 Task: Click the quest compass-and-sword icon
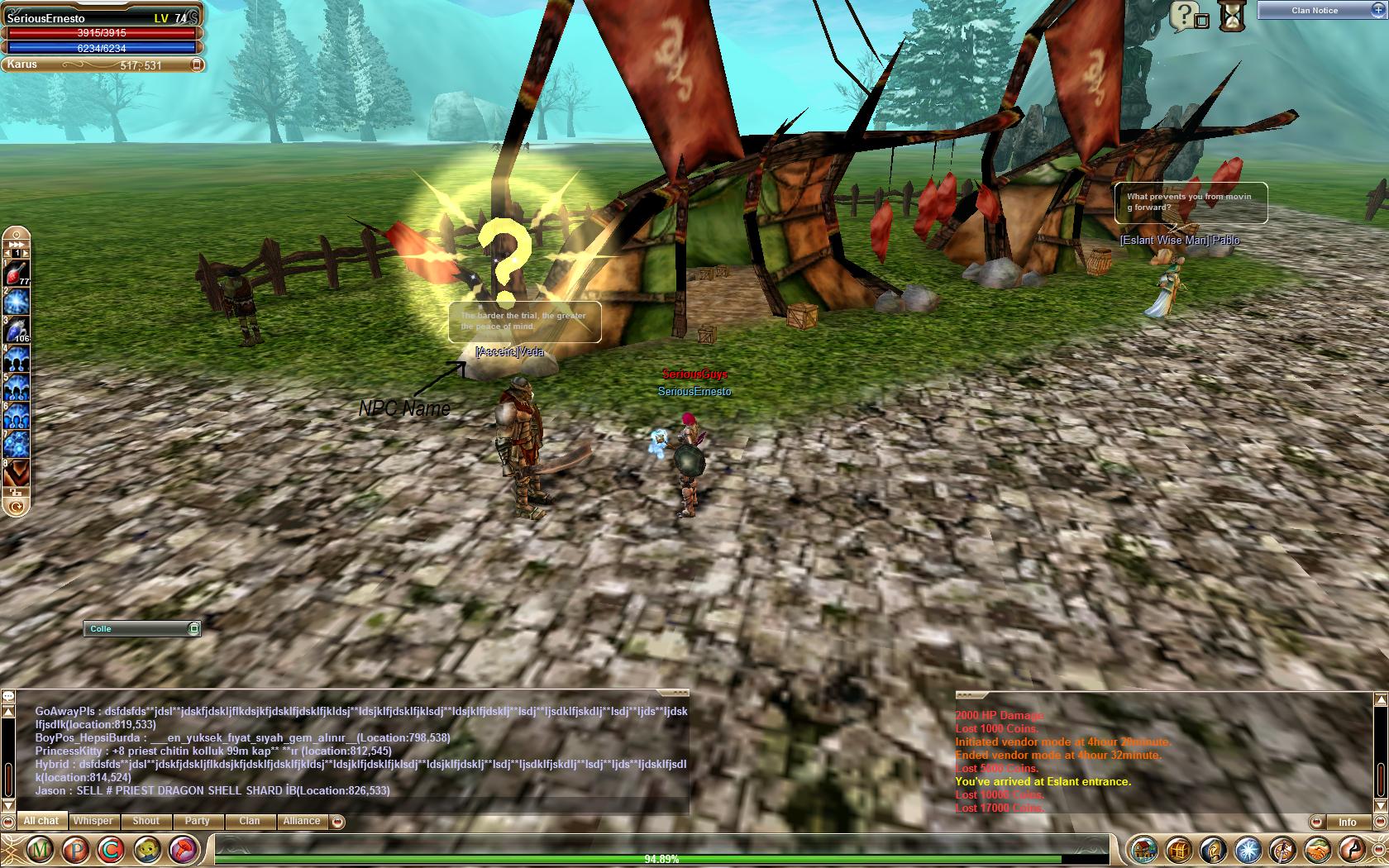(1282, 849)
